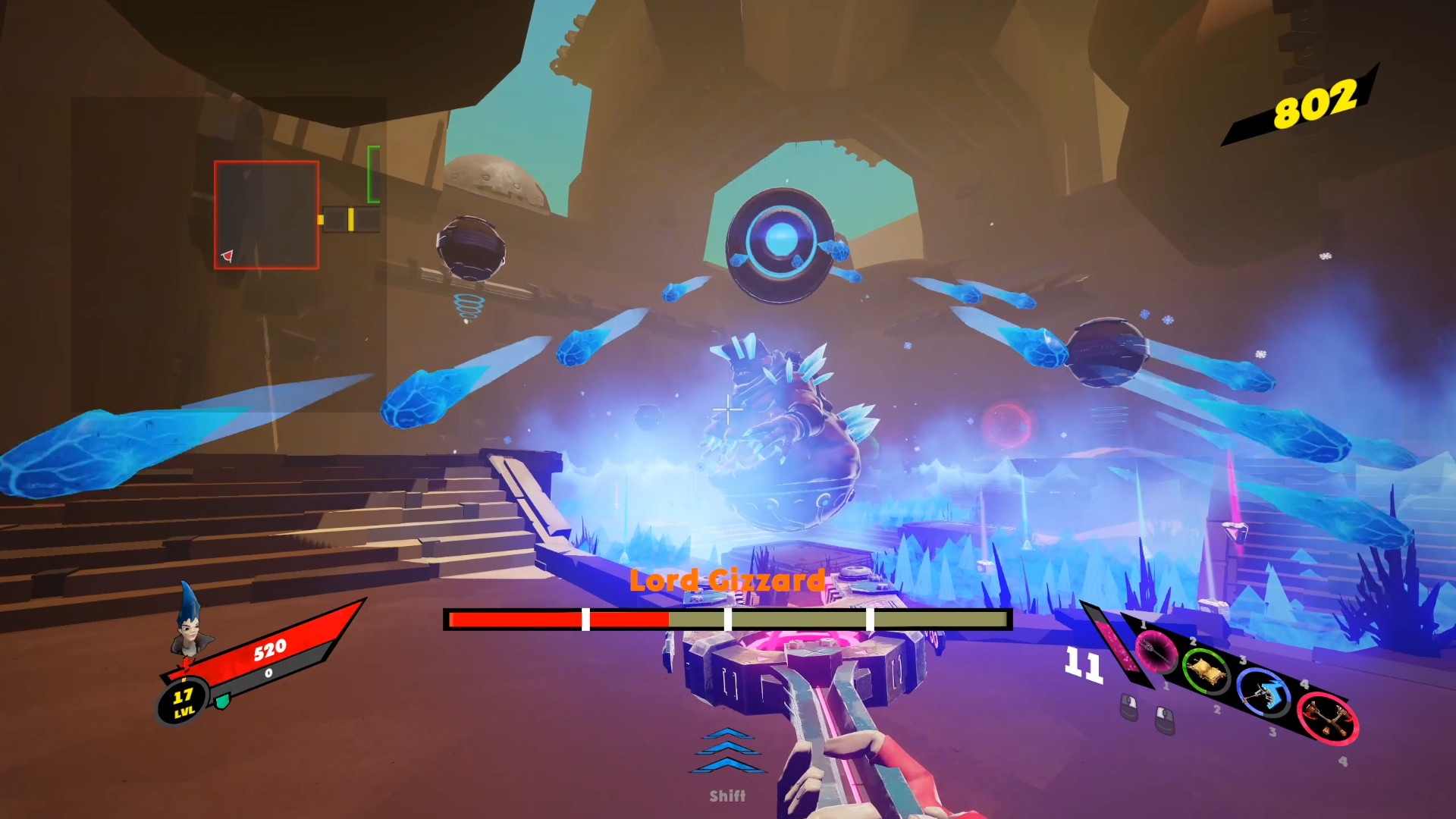The width and height of the screenshot is (1456, 819).
Task: Click the red cross emblem on the health bar
Action: pyautogui.click(x=186, y=665)
